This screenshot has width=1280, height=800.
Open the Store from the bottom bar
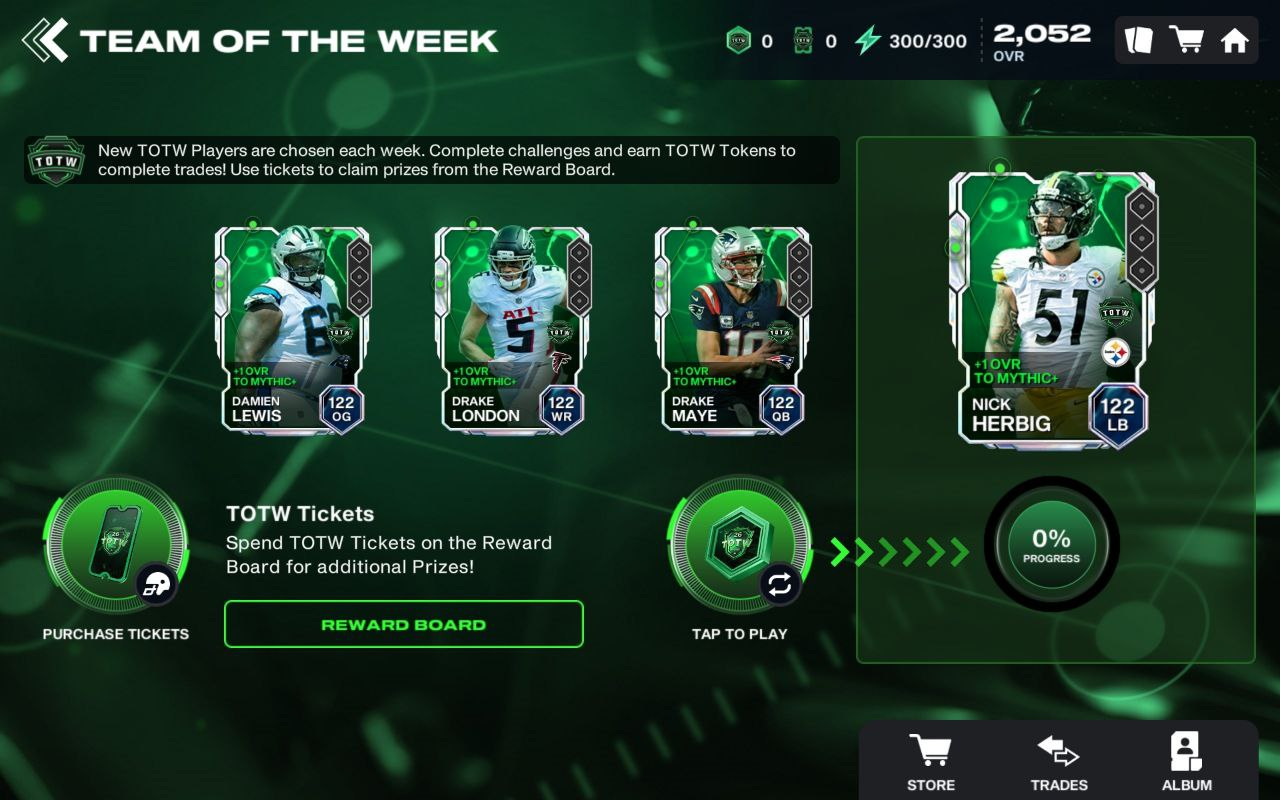(930, 762)
